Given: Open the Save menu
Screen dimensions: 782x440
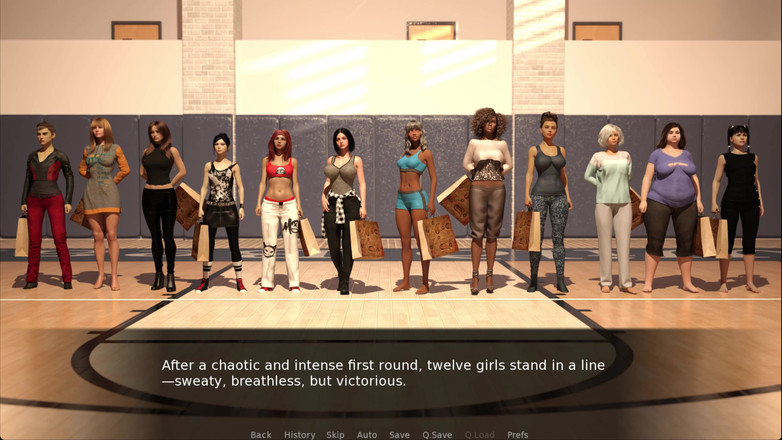Looking at the screenshot, I should click(x=399, y=435).
